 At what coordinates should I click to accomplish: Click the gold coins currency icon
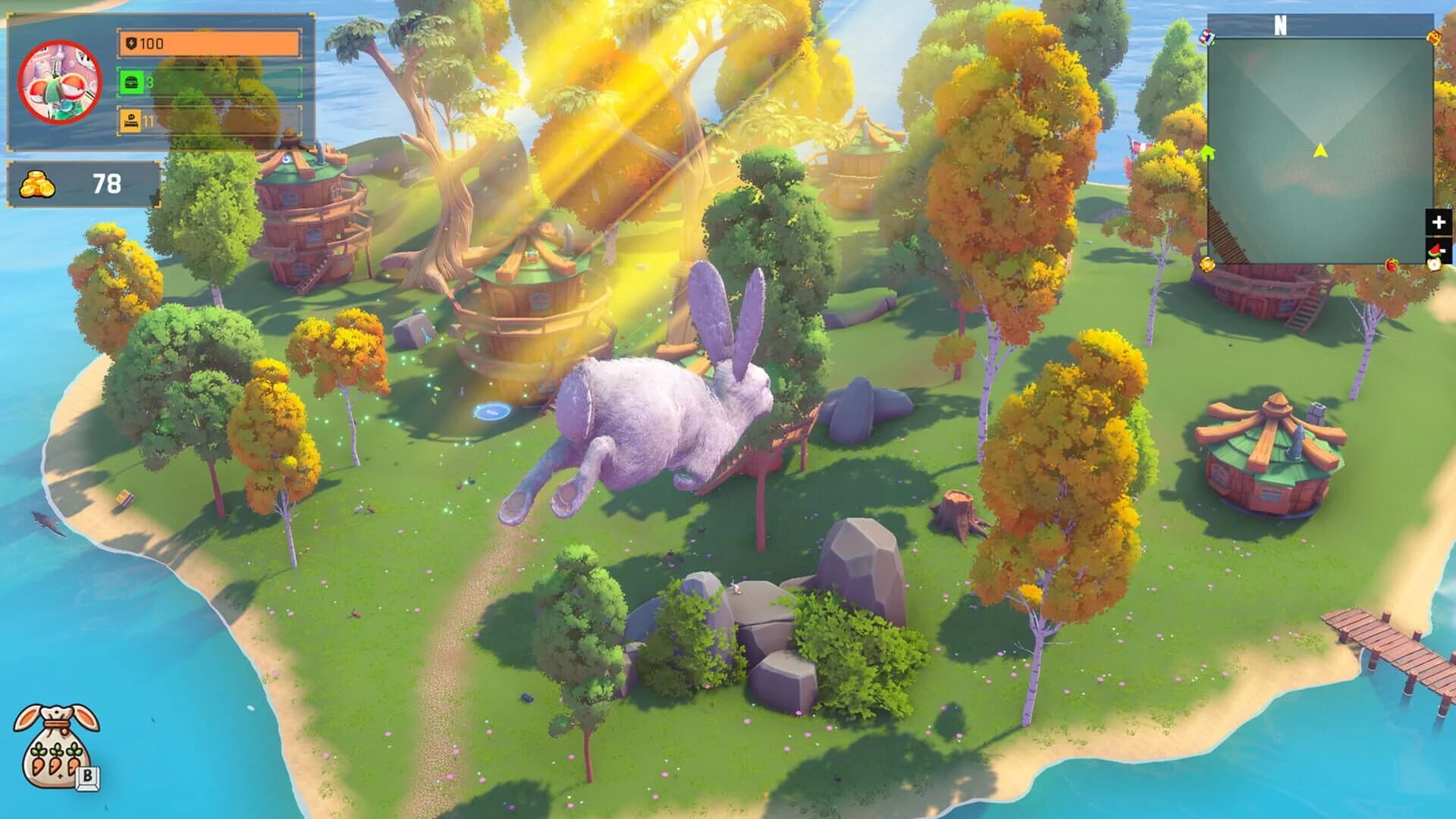[36, 182]
